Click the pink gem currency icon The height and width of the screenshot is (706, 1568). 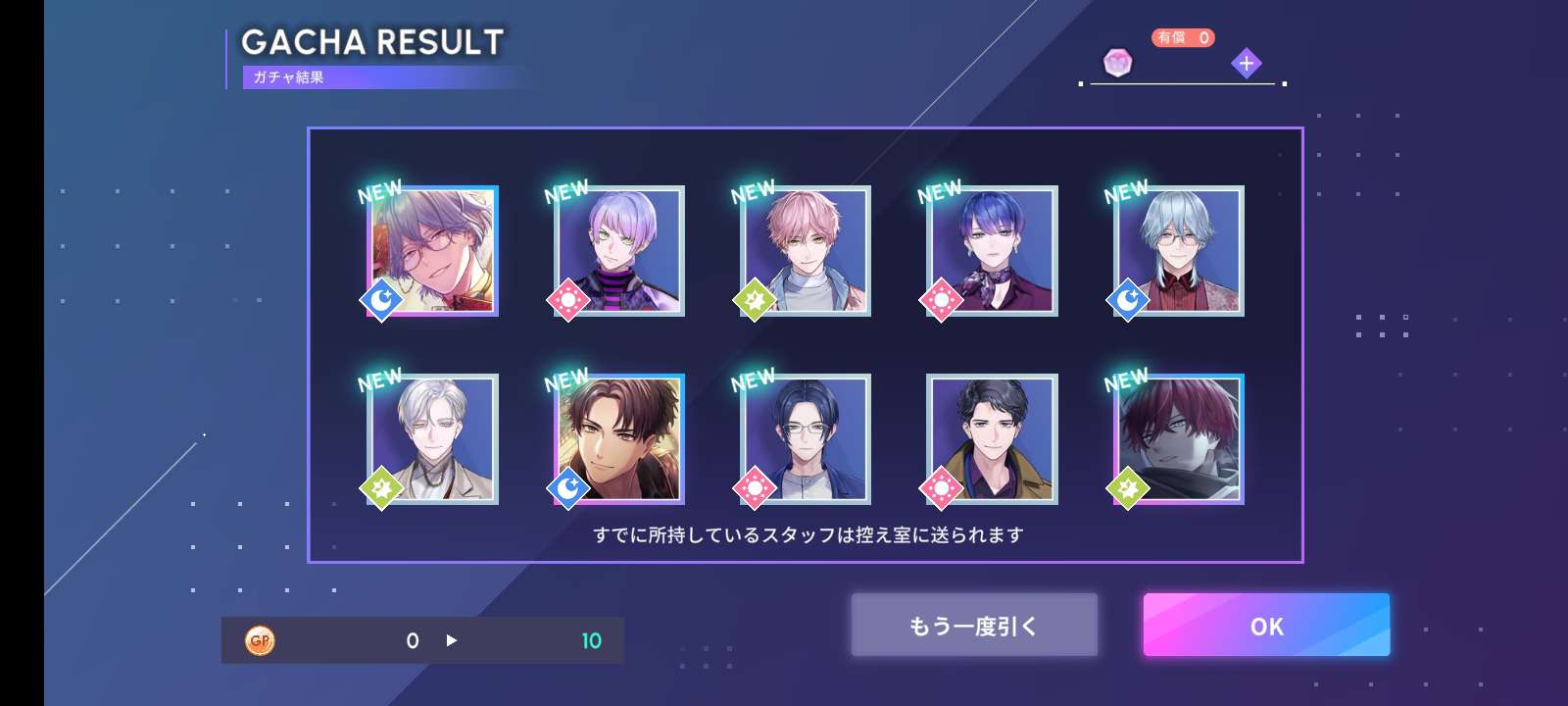click(x=1117, y=64)
